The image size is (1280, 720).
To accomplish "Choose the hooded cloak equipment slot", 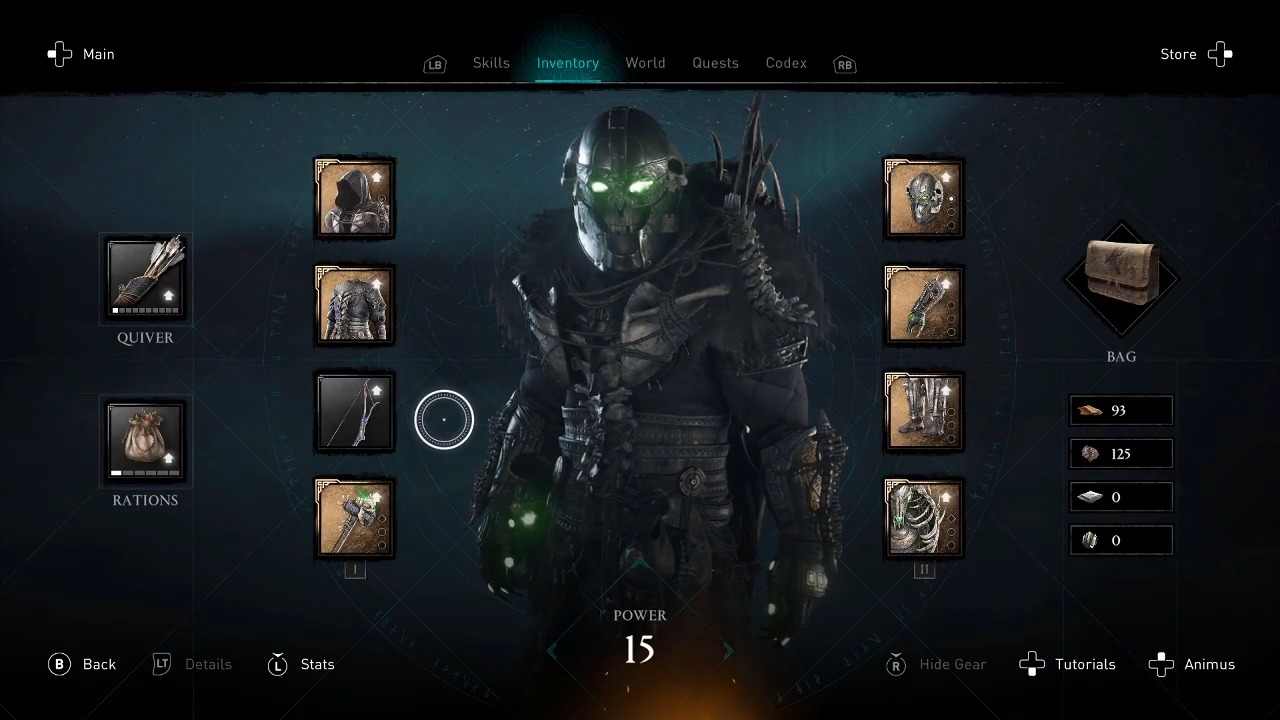I will 354,198.
